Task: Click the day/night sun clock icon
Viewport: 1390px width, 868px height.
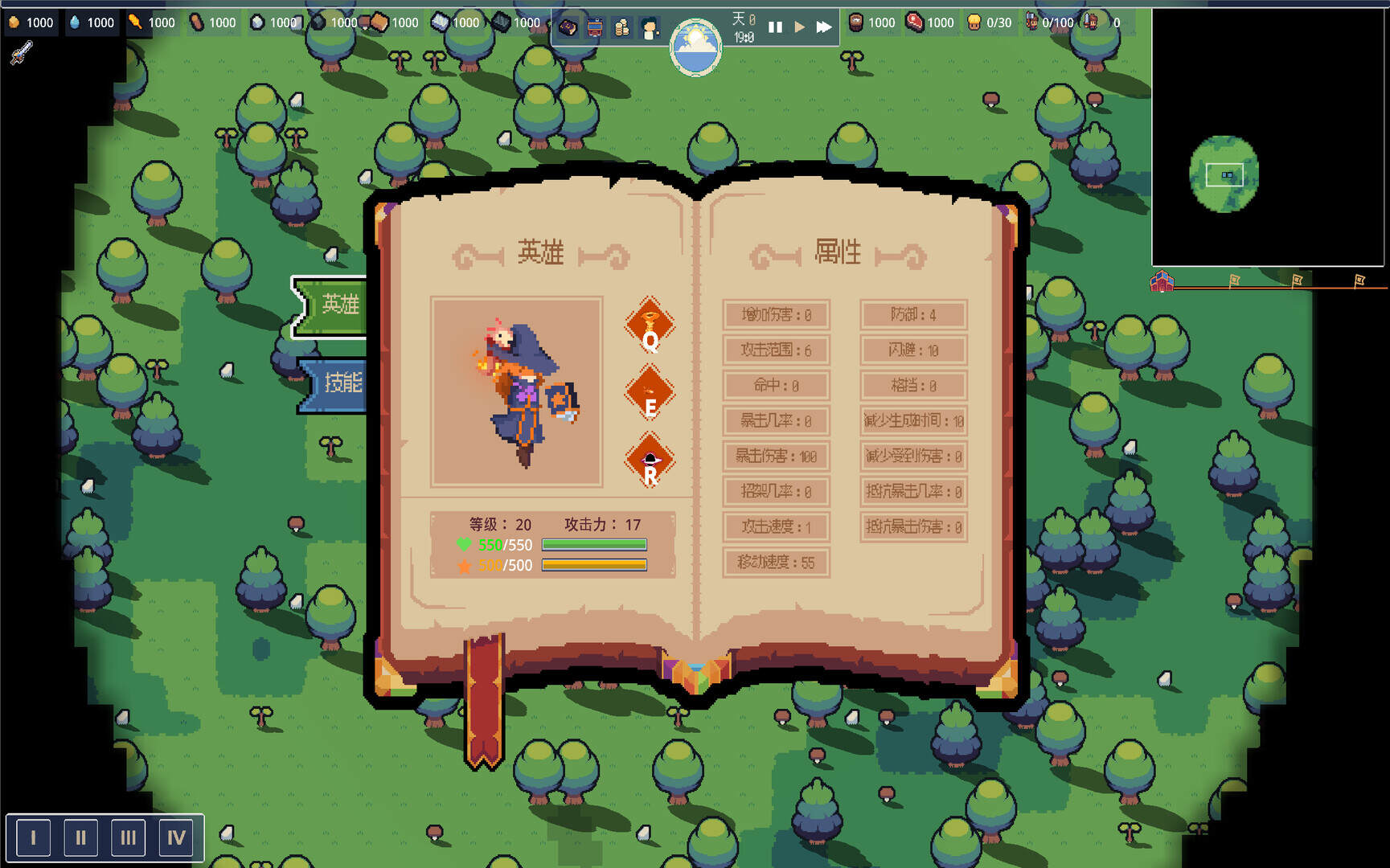Action: (x=695, y=47)
